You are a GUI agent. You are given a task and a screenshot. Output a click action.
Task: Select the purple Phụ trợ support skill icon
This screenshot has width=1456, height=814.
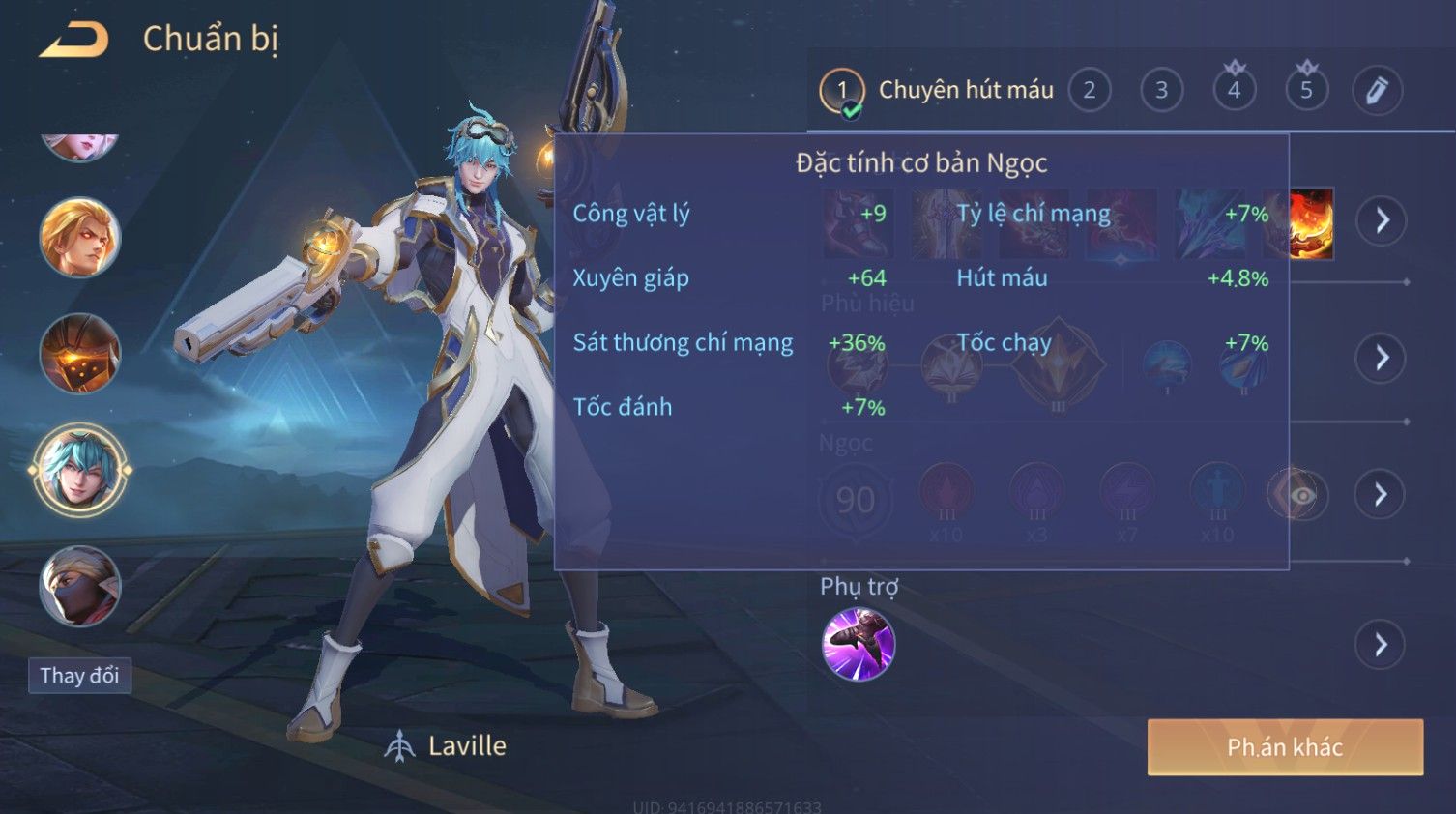click(x=859, y=644)
